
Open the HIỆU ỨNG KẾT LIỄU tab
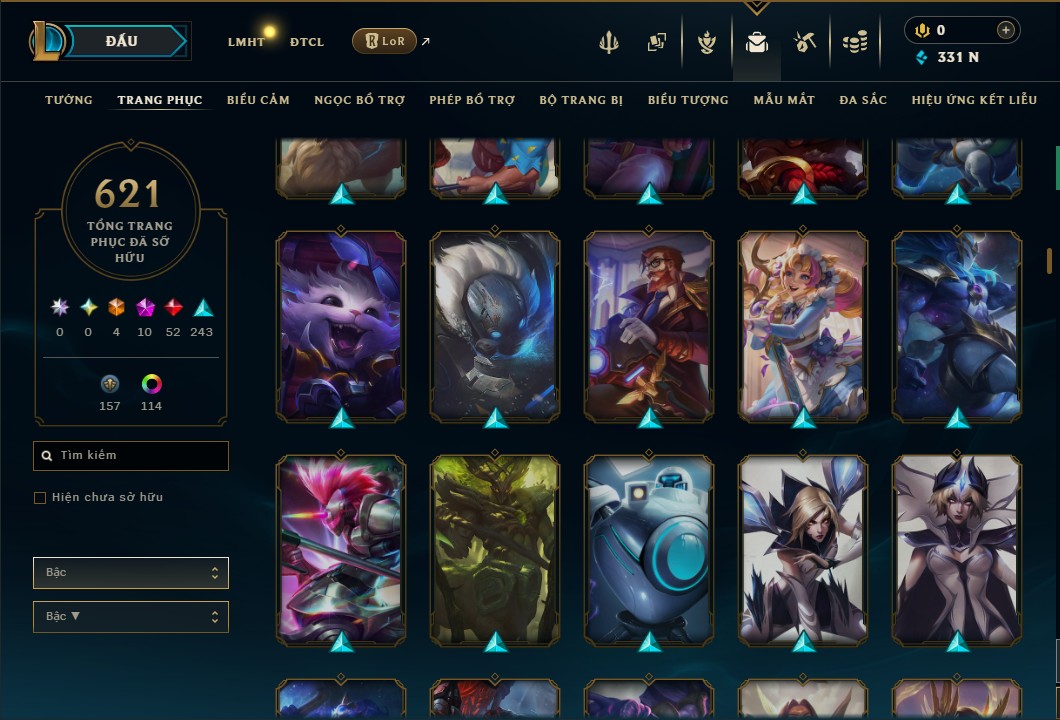[x=974, y=100]
